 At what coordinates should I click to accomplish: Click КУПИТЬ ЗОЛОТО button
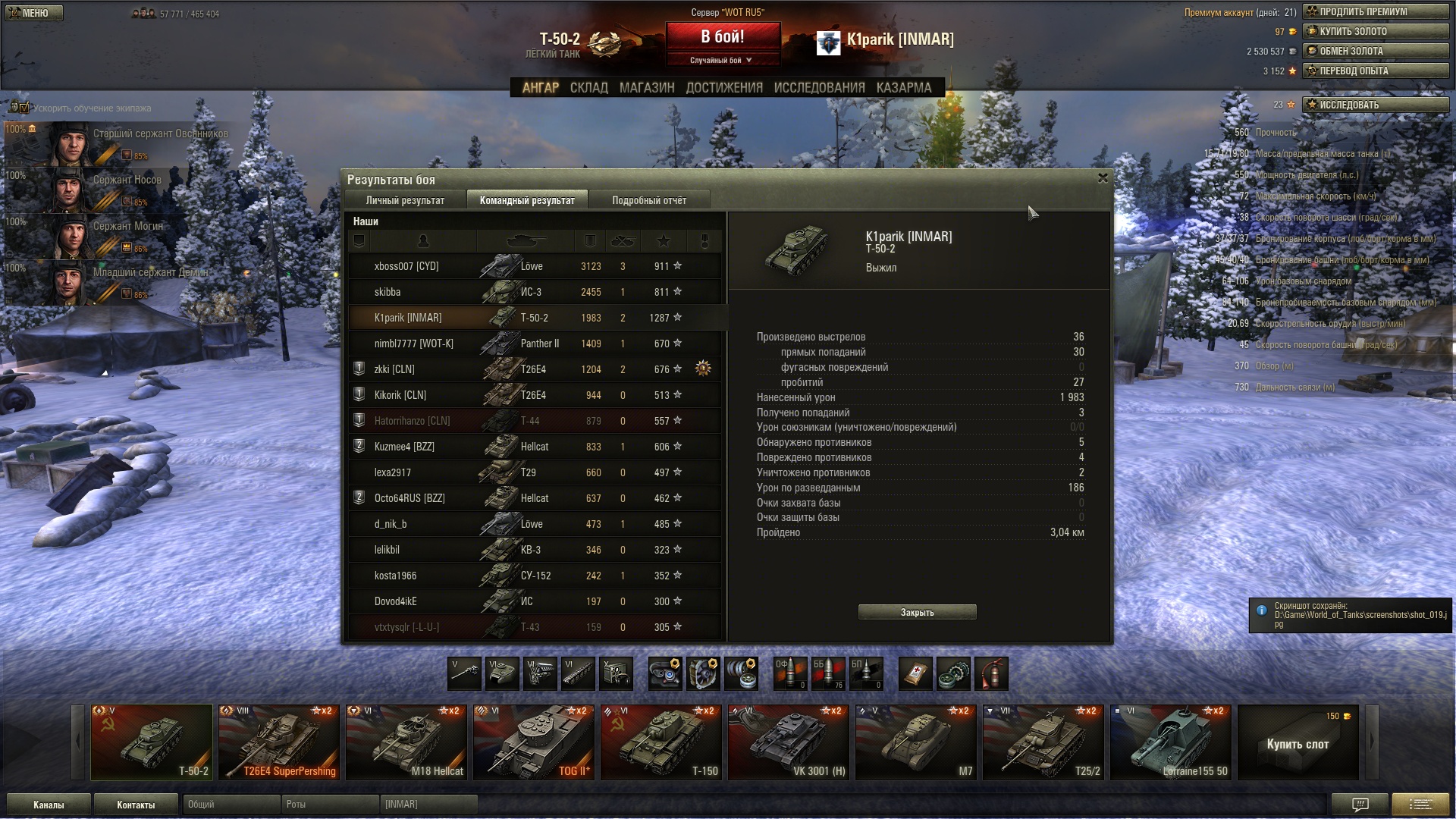click(x=1375, y=31)
